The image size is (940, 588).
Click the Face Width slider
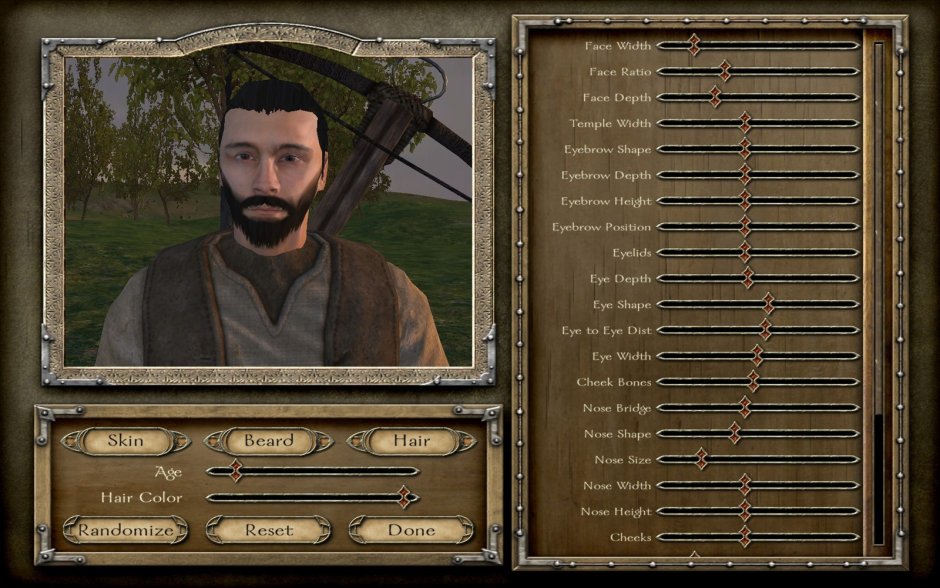(693, 45)
